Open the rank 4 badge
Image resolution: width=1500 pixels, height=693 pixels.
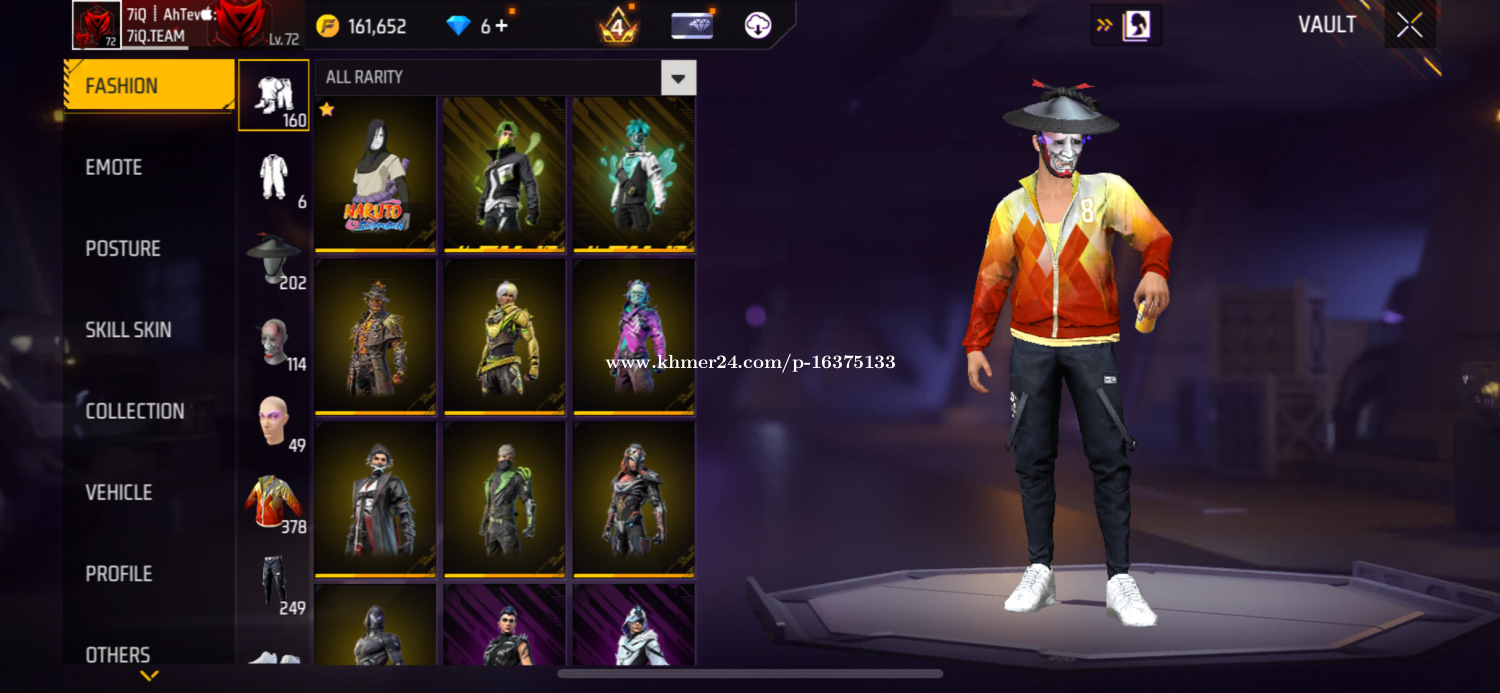pyautogui.click(x=618, y=26)
